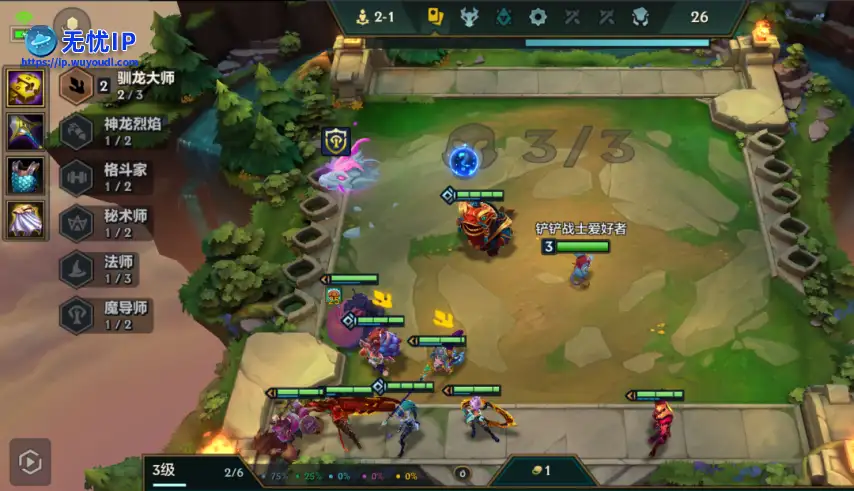Select the gear-shaped stage icon
This screenshot has width=854, height=491.
click(x=538, y=16)
